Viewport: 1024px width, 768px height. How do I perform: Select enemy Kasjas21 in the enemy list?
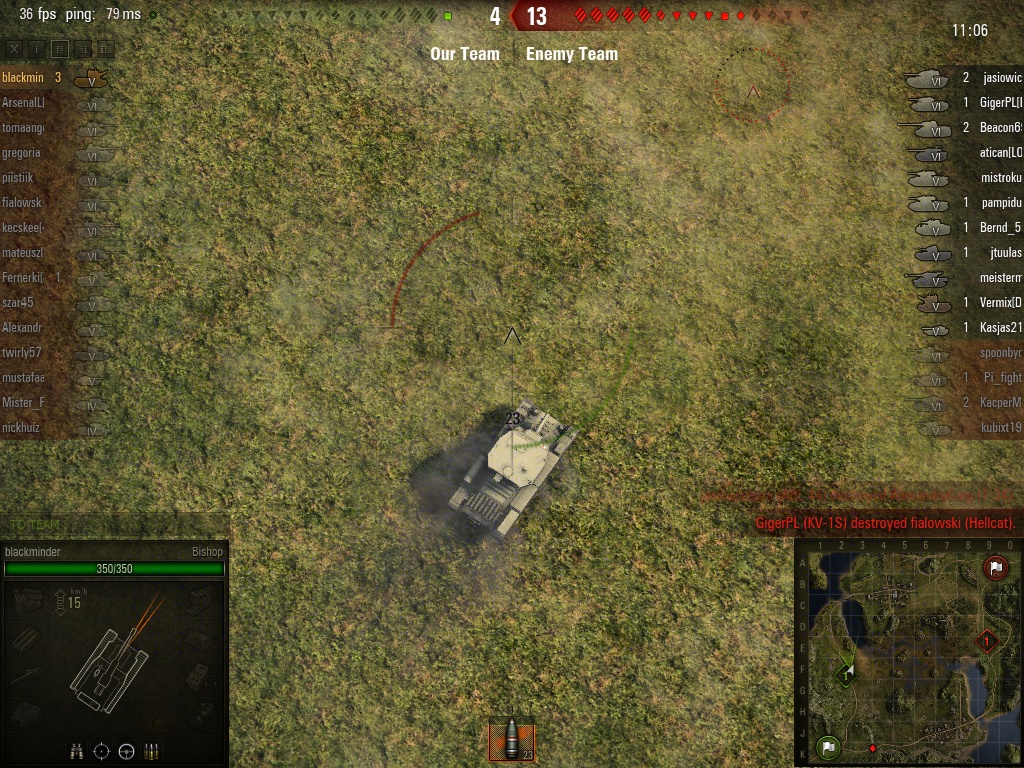(x=1001, y=327)
